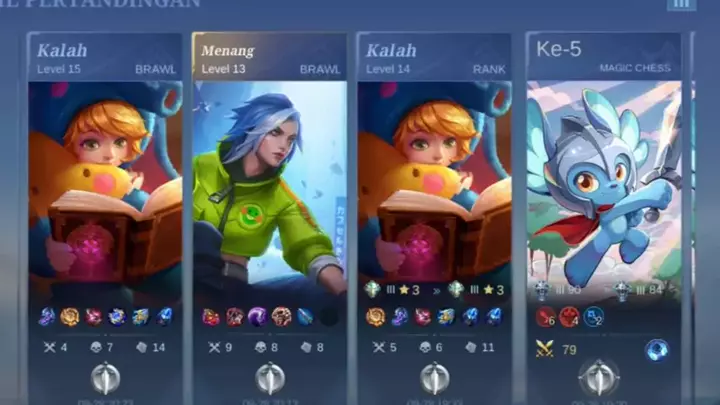This screenshot has width=720, height=405.
Task: Click the round emblem under the Level 15 card
Action: click(106, 377)
